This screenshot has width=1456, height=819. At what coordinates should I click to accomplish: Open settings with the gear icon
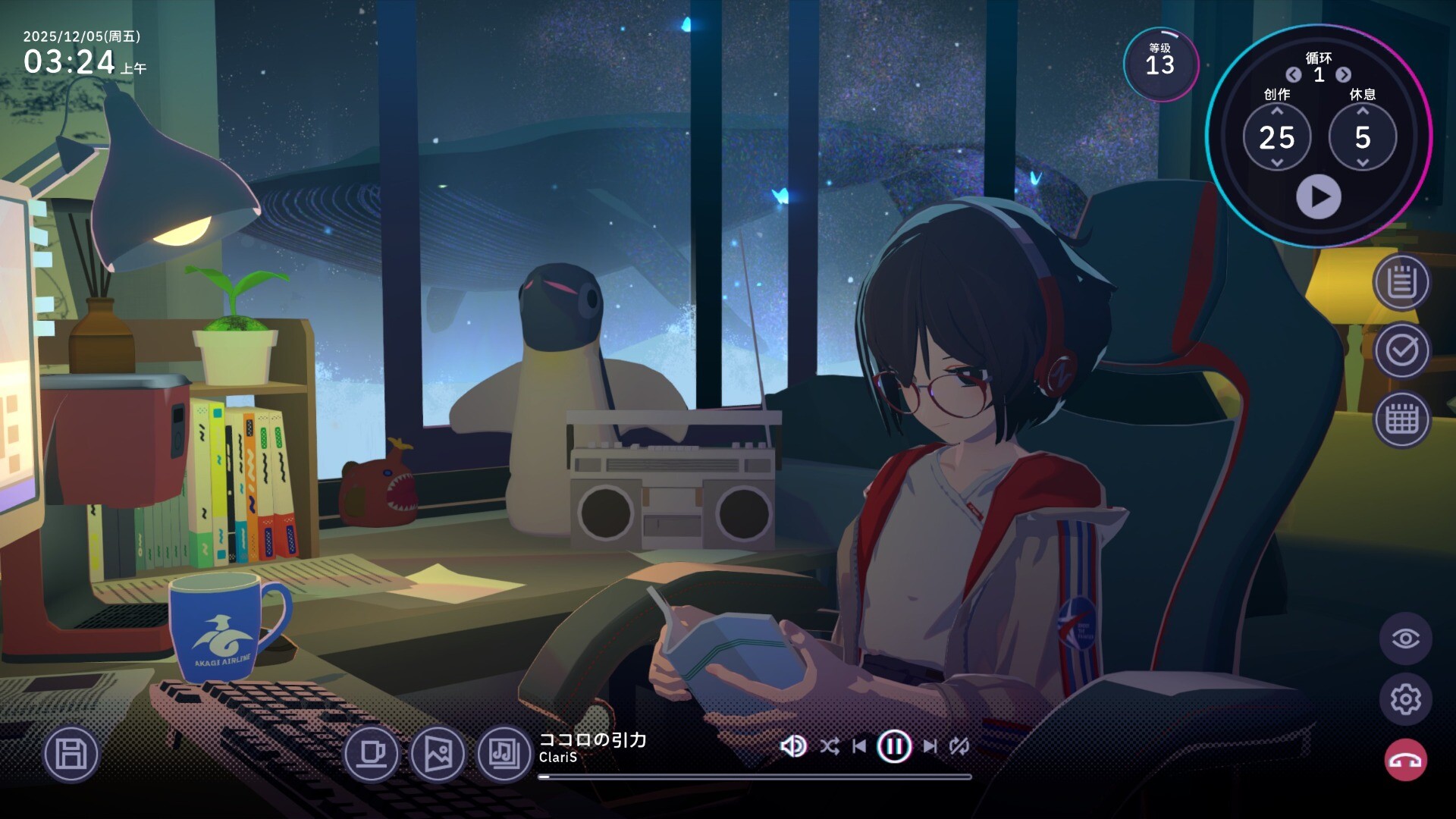click(1405, 699)
